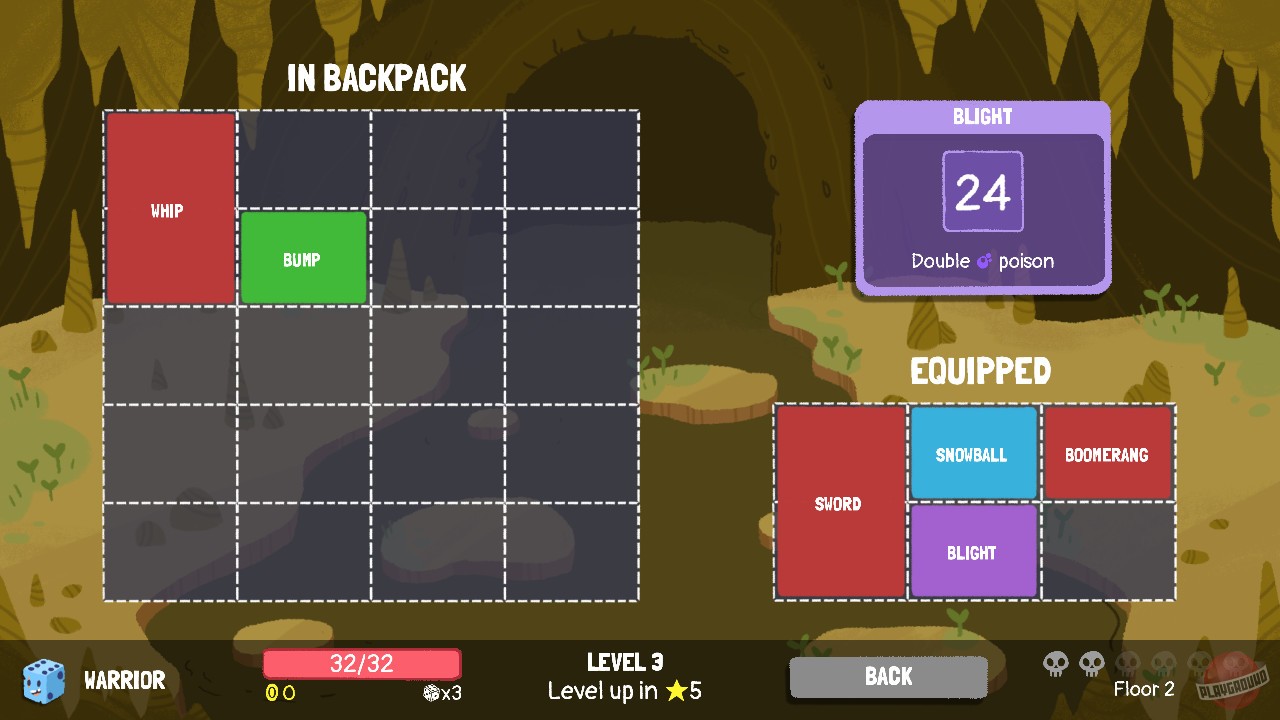This screenshot has height=720, width=1280.
Task: Click the Blight tooltip showing 24
Action: tap(982, 191)
